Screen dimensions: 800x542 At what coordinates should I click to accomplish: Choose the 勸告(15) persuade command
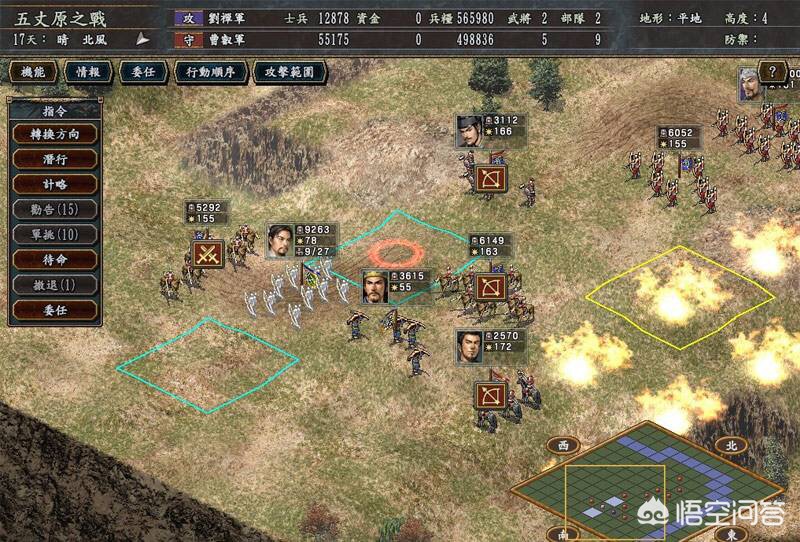pos(54,209)
